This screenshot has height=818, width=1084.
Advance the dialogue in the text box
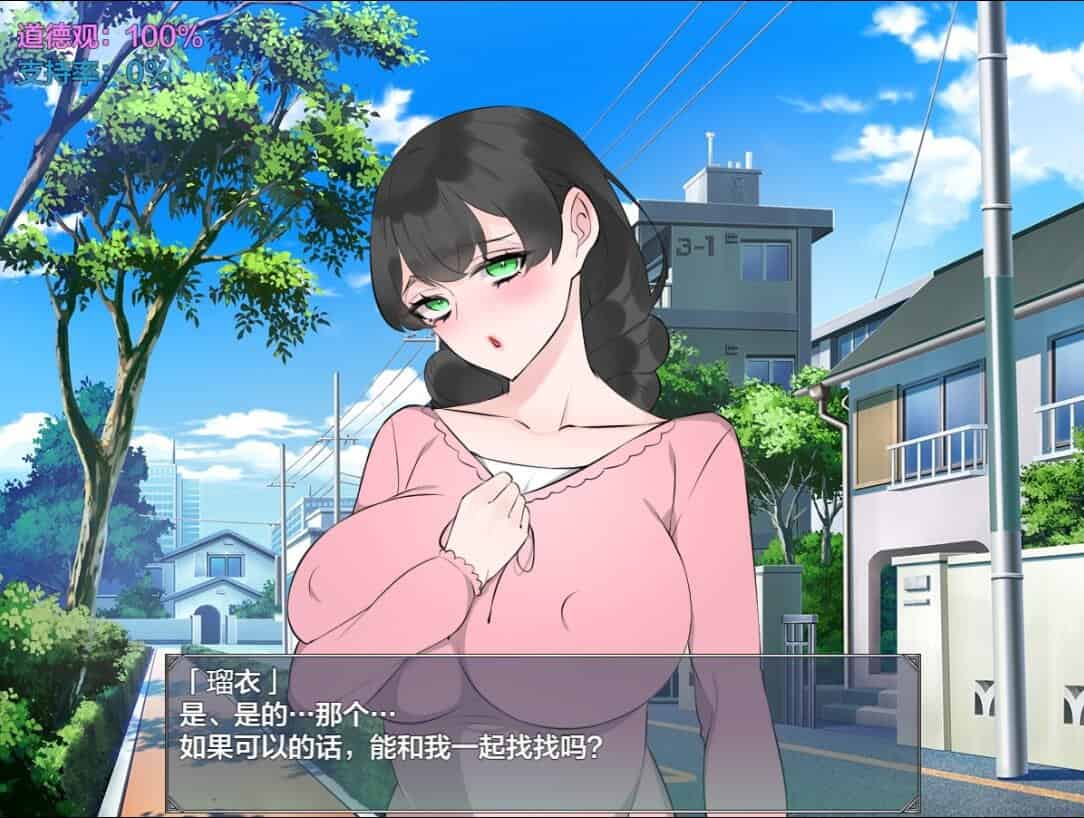pos(542,730)
